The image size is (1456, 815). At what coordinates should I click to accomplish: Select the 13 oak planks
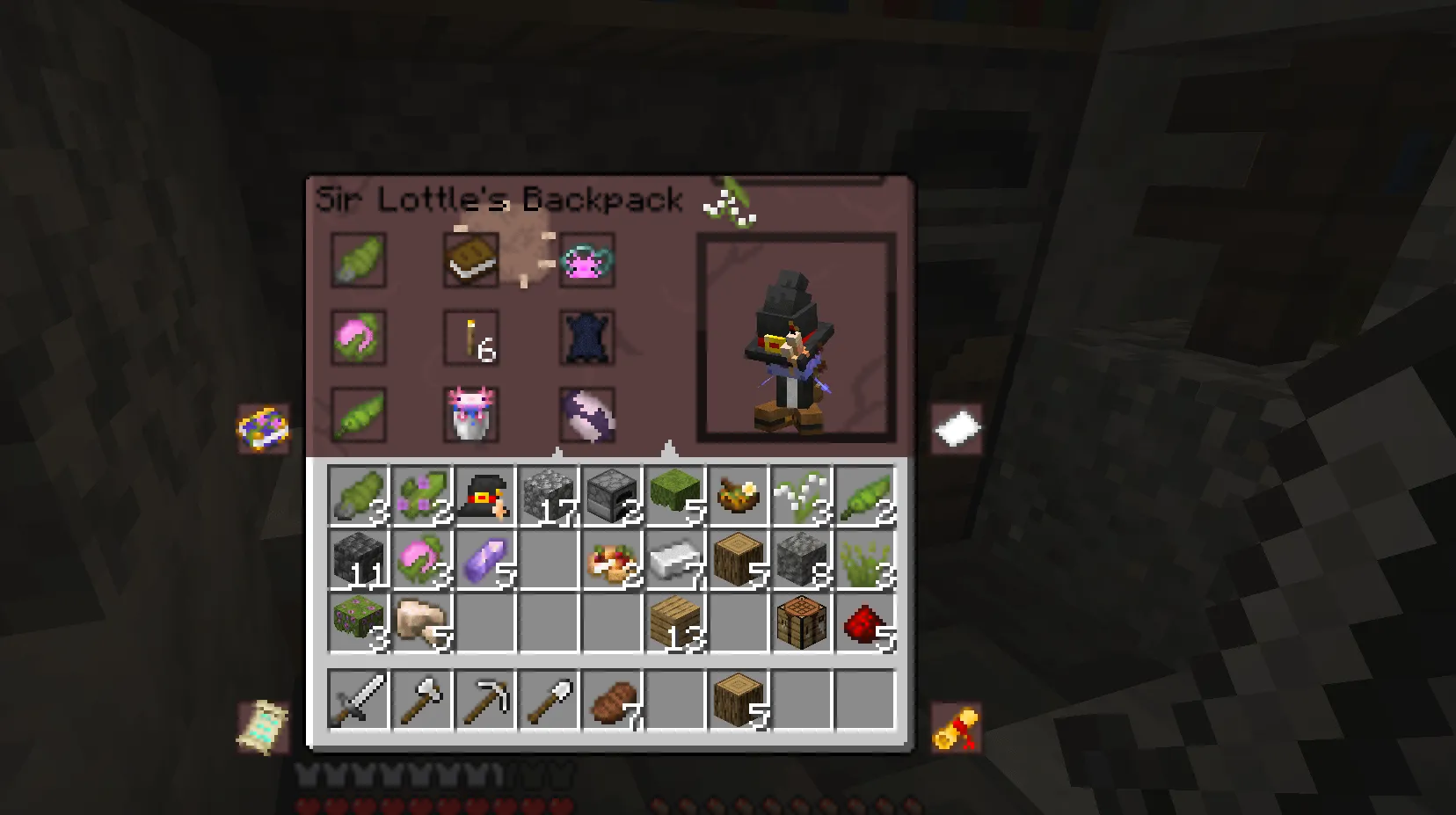click(675, 622)
